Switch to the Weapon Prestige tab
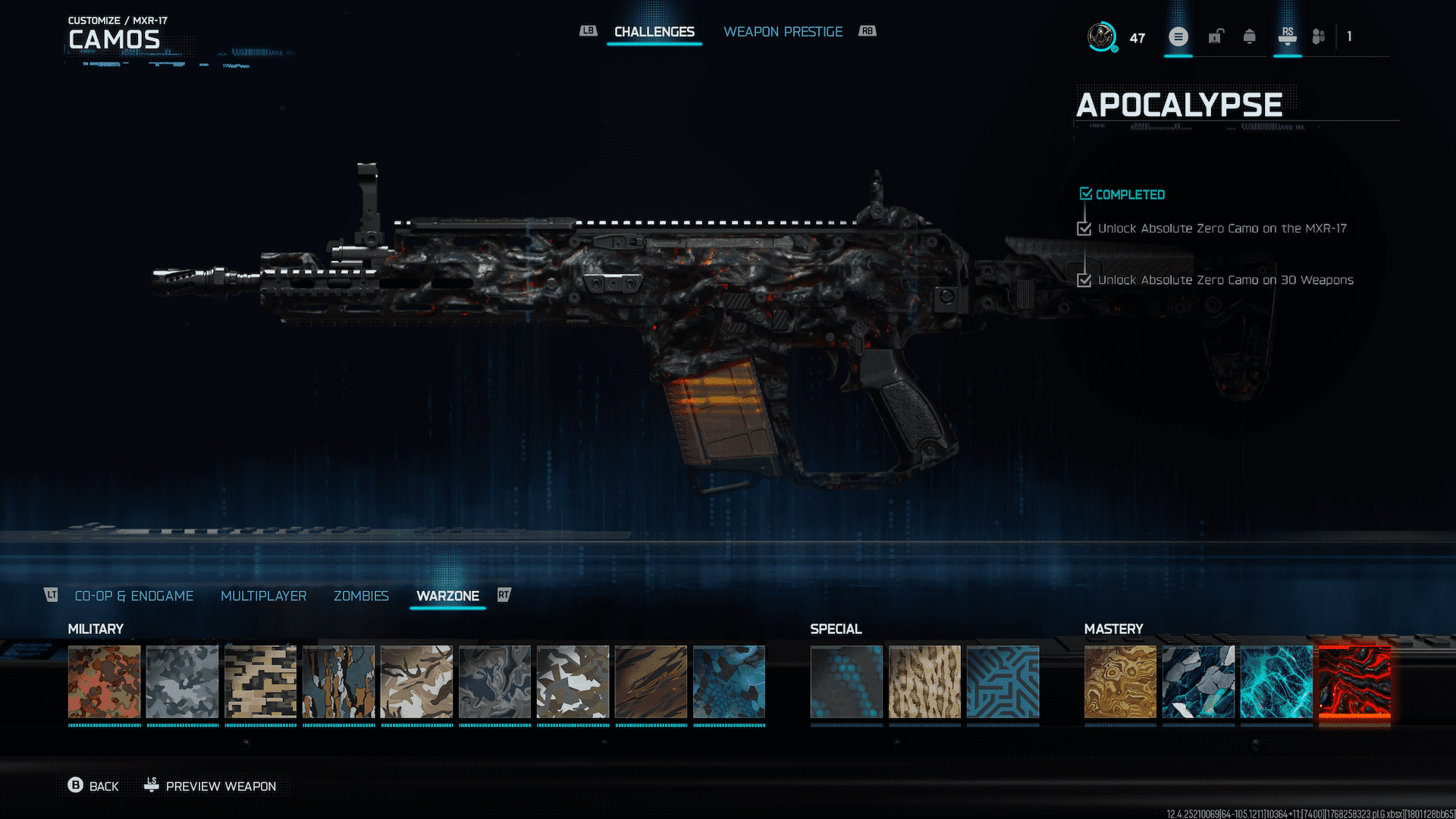 pyautogui.click(x=783, y=32)
